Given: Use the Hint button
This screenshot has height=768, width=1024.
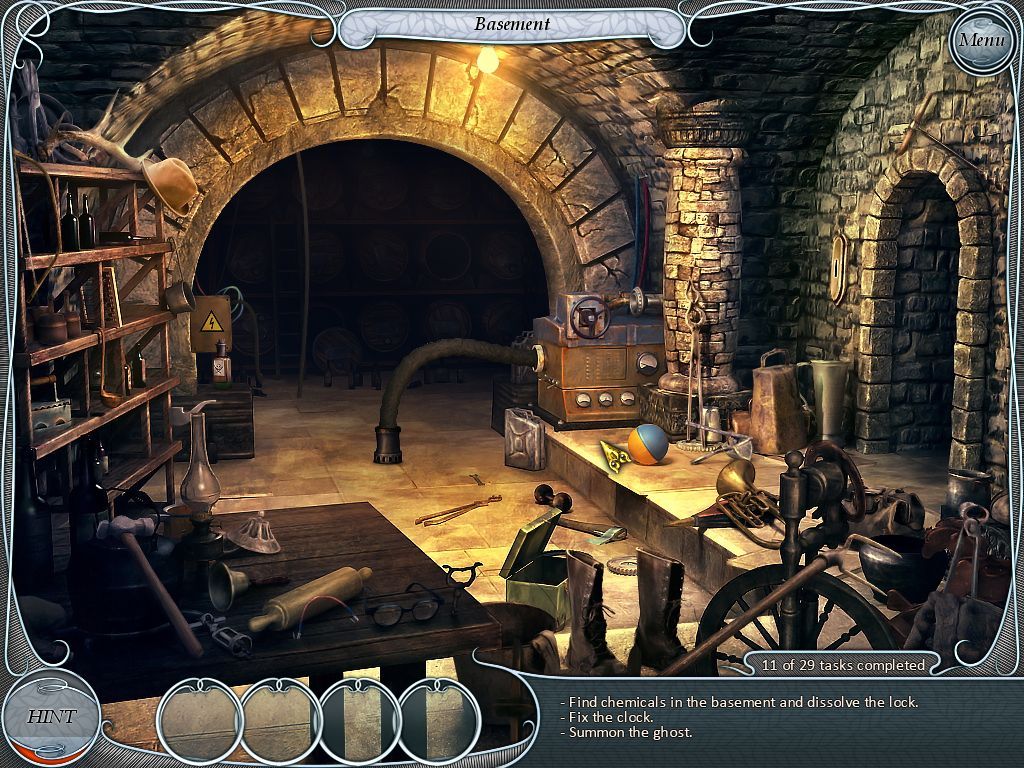Looking at the screenshot, I should pos(50,716).
